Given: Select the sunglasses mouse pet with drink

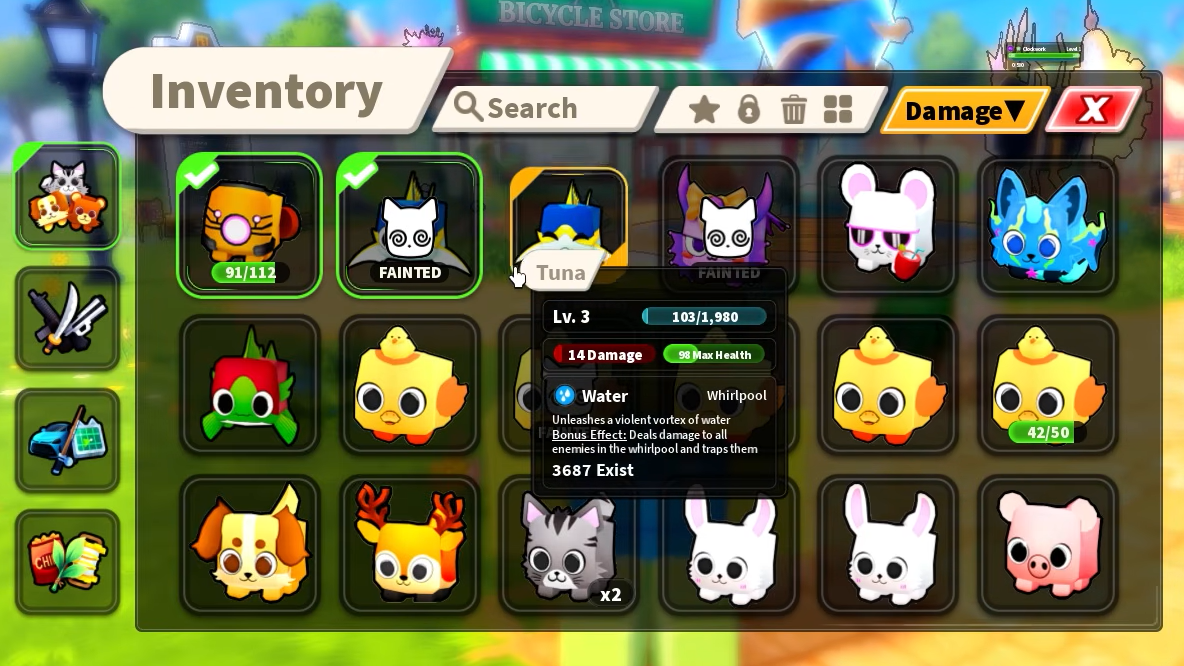Looking at the screenshot, I should pyautogui.click(x=888, y=225).
